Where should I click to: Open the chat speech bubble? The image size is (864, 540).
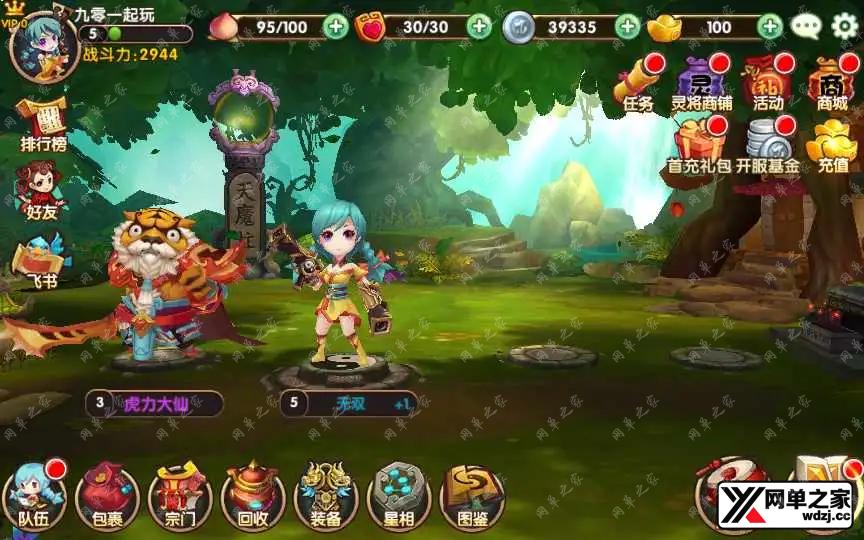click(x=806, y=27)
